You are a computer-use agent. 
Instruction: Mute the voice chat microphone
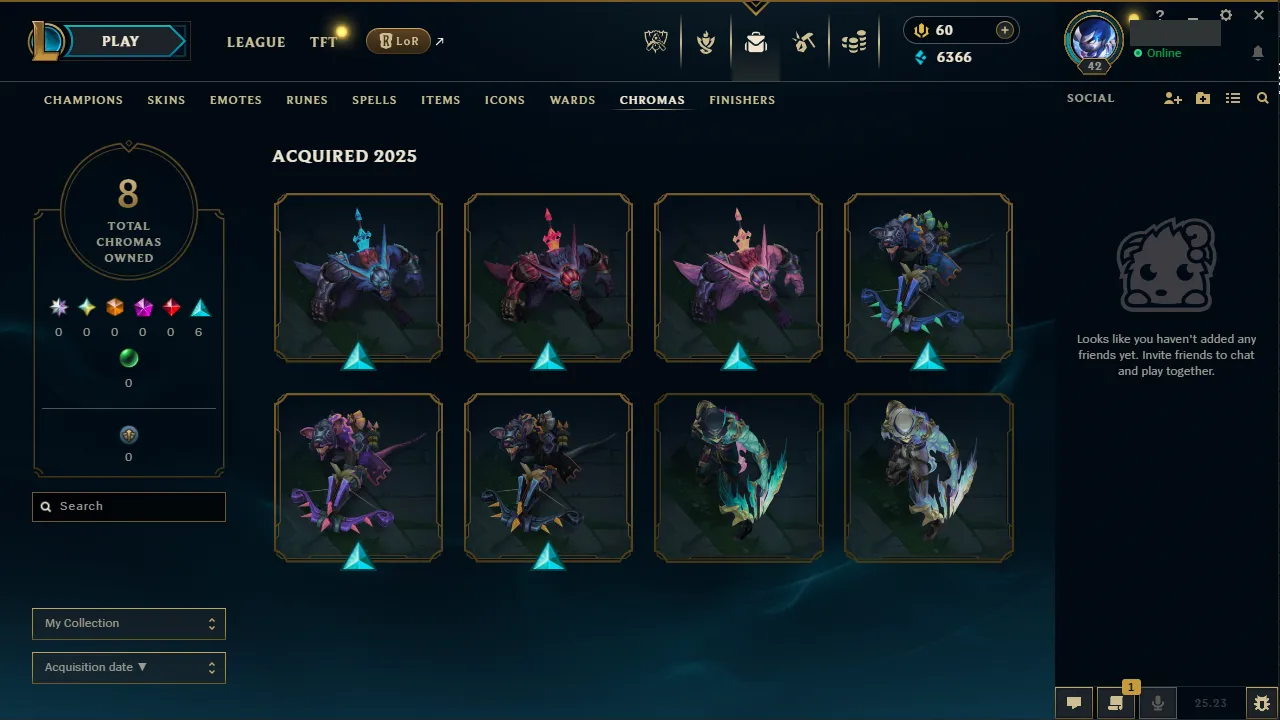(1157, 701)
